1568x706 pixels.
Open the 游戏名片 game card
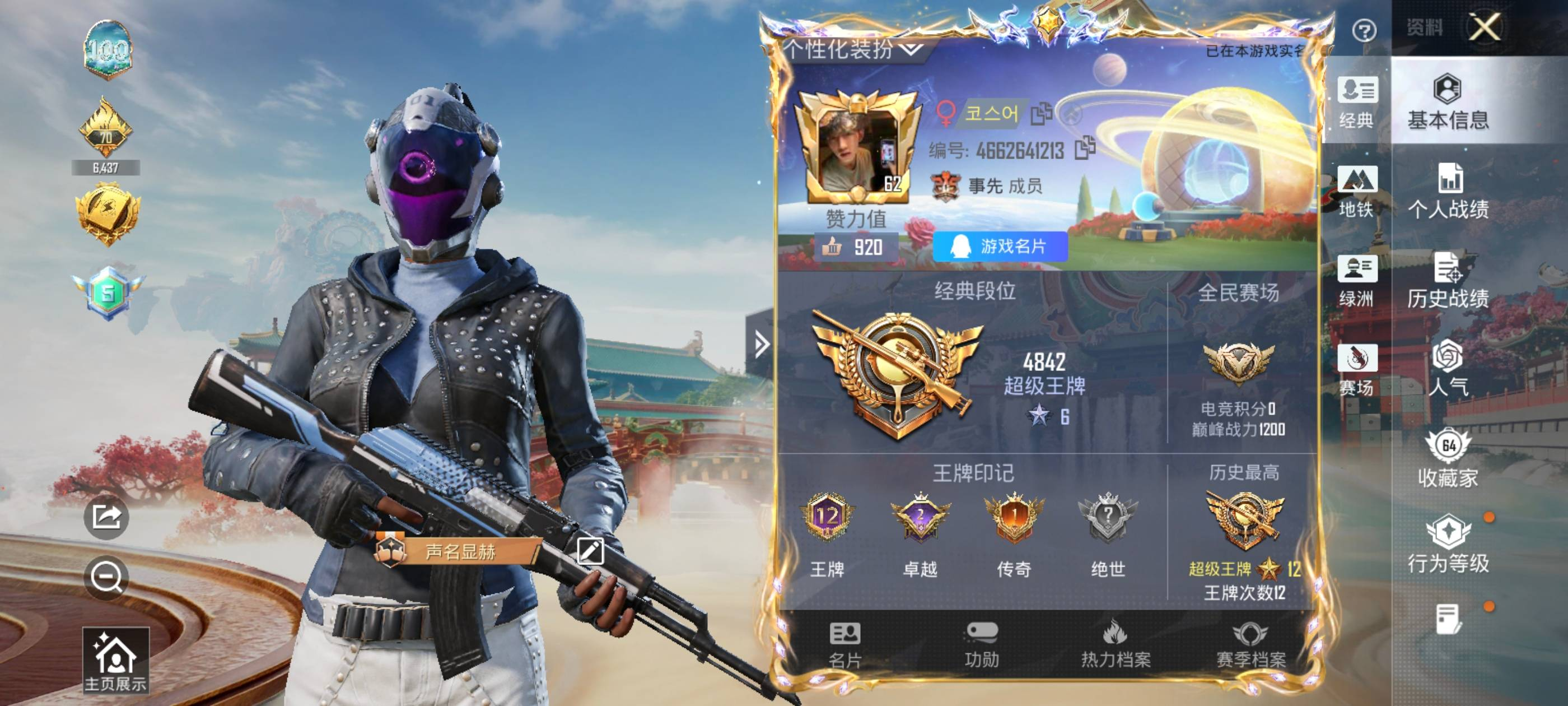coord(1000,247)
